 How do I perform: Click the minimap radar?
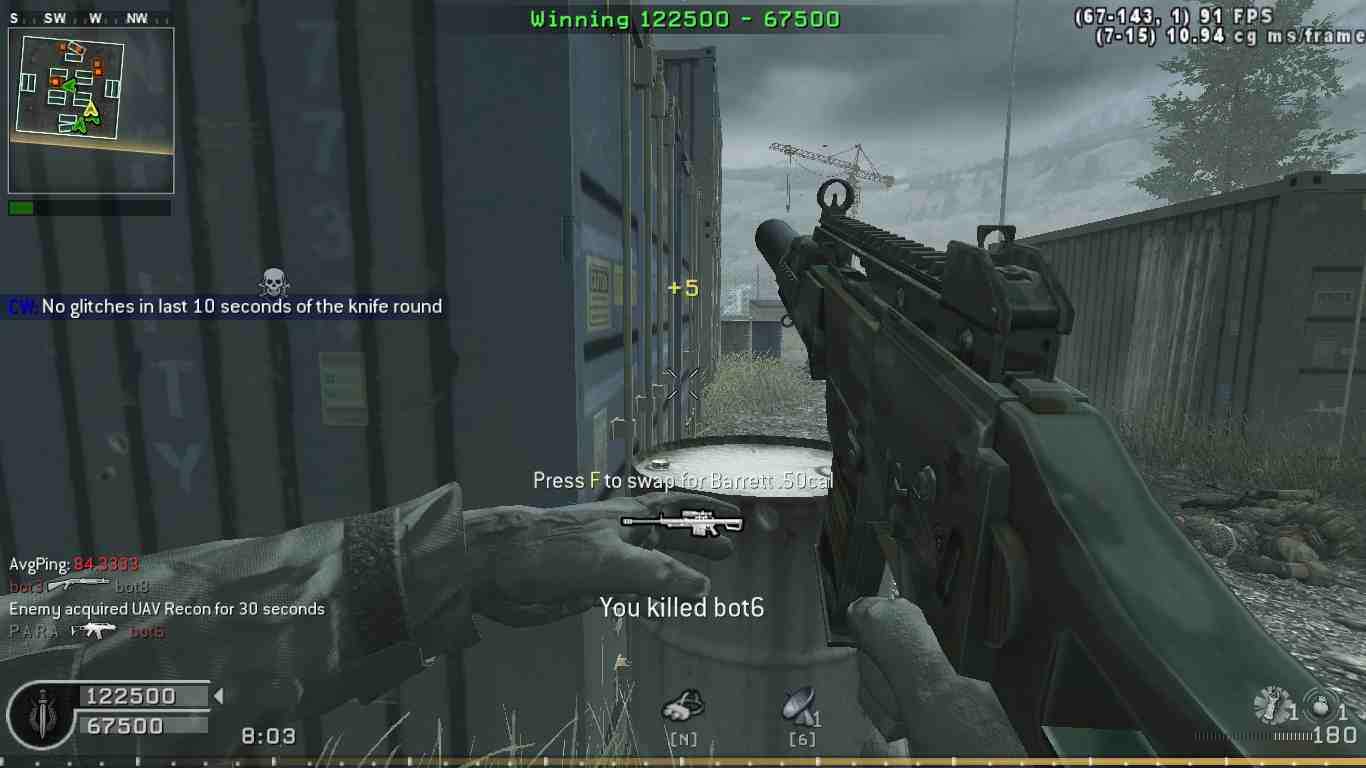(x=91, y=109)
